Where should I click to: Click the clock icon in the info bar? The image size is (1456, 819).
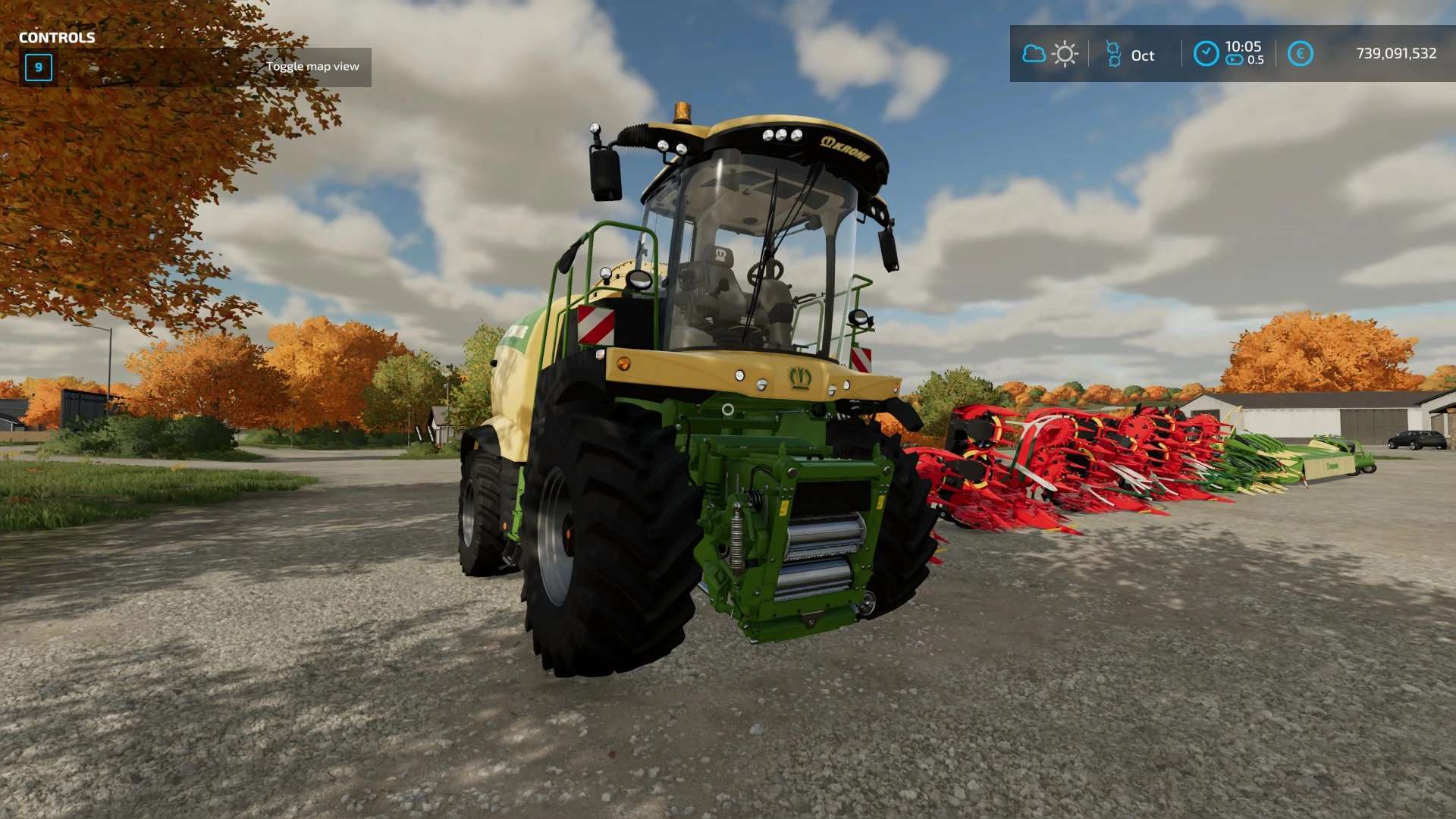tap(1206, 54)
